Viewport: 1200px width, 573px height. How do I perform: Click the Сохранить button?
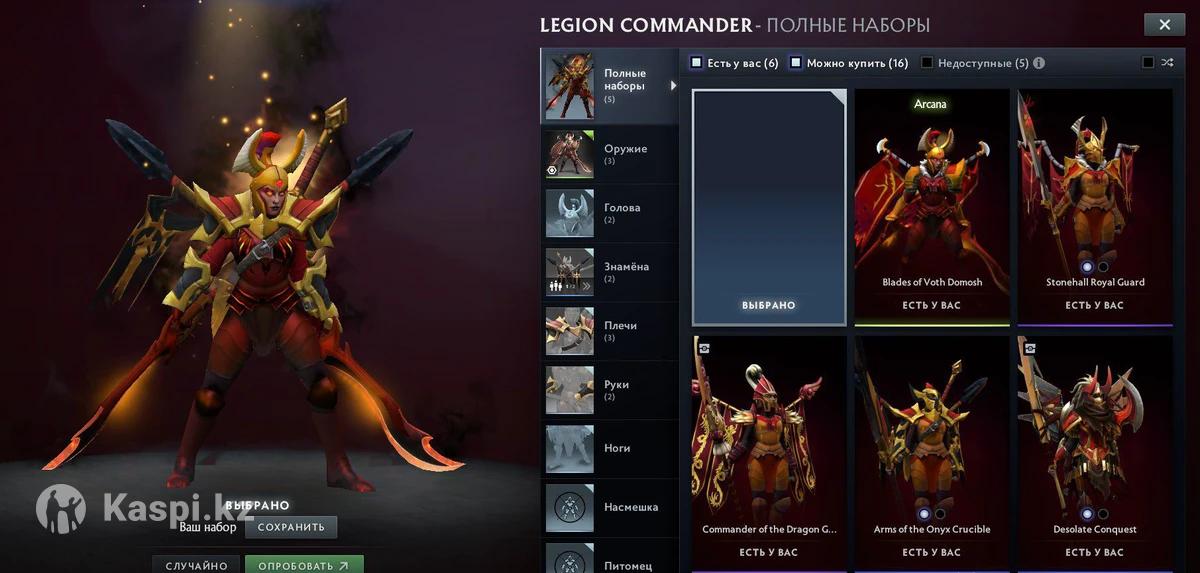[x=291, y=527]
